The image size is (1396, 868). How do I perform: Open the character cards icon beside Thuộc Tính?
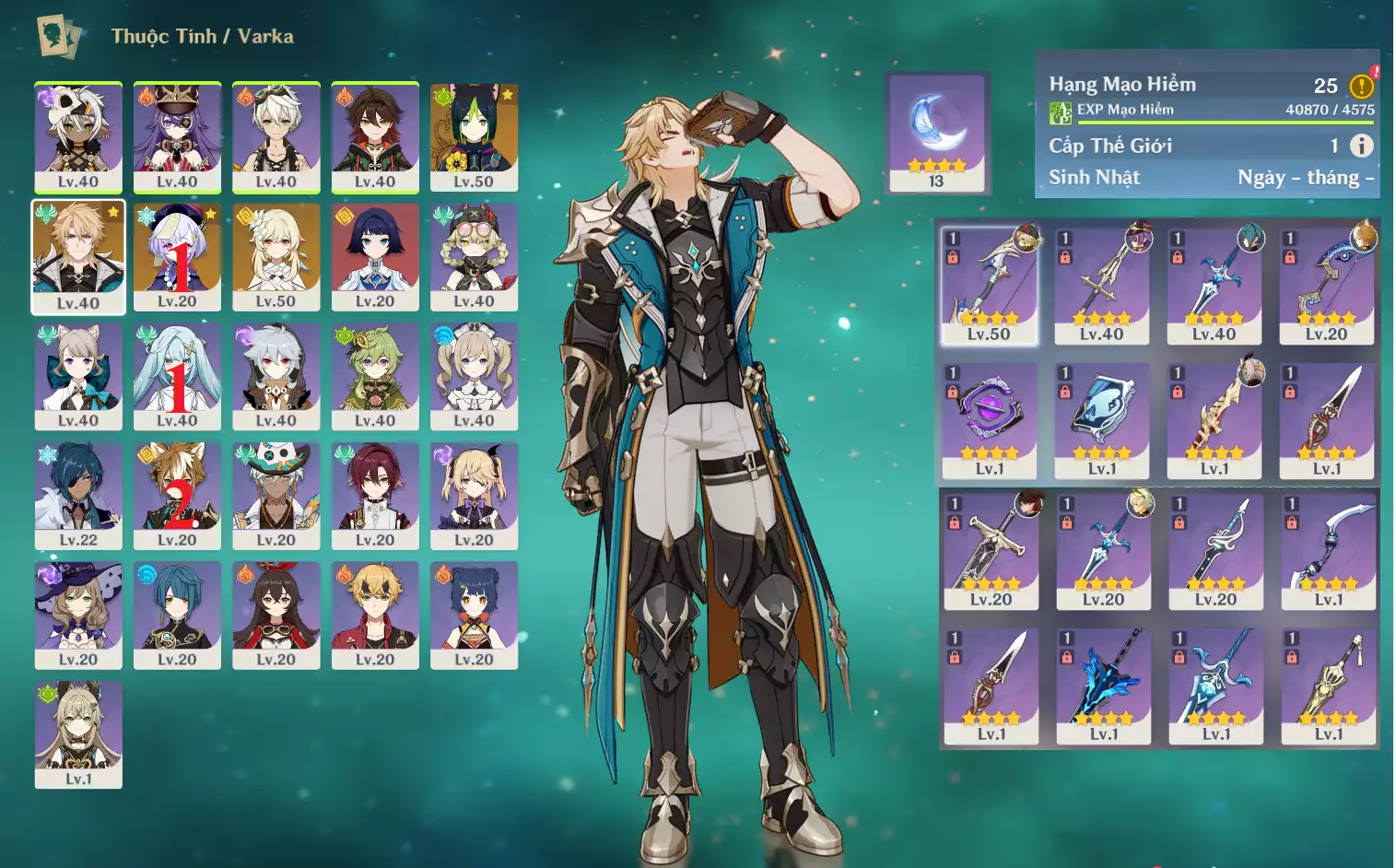pos(58,36)
